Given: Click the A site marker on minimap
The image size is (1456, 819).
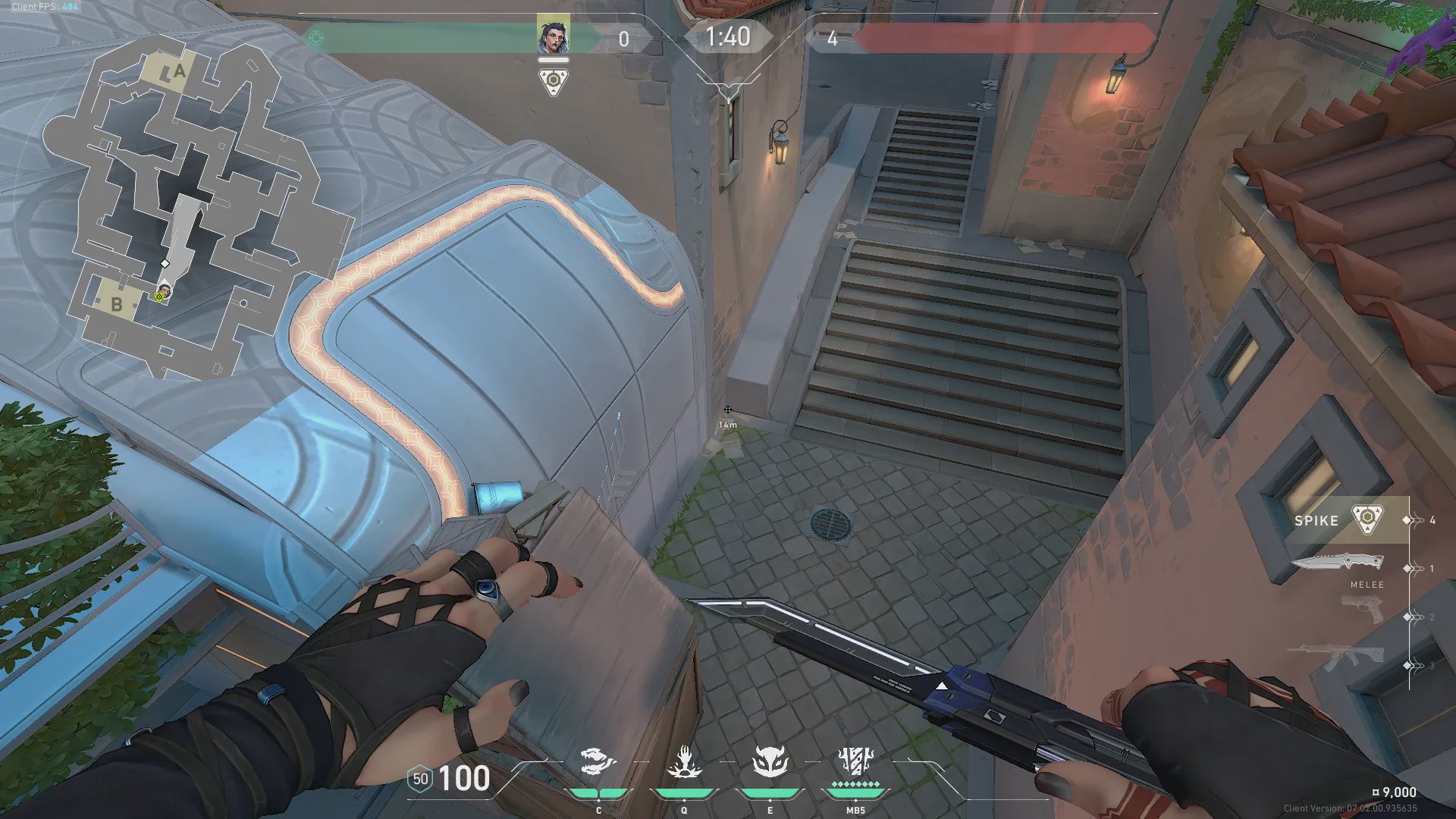Looking at the screenshot, I should pyautogui.click(x=179, y=71).
